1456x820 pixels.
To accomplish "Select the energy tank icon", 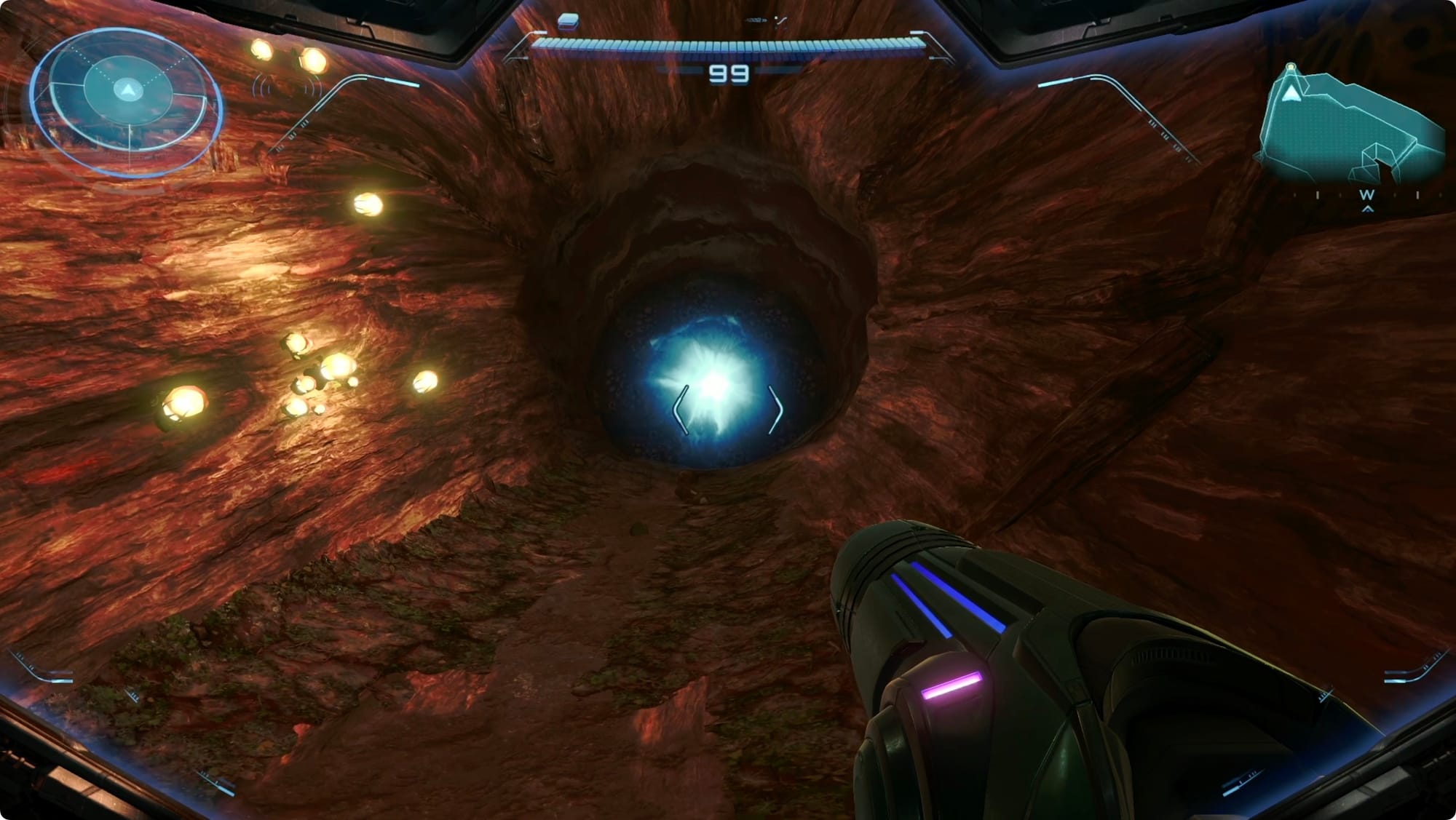I will click(x=568, y=21).
